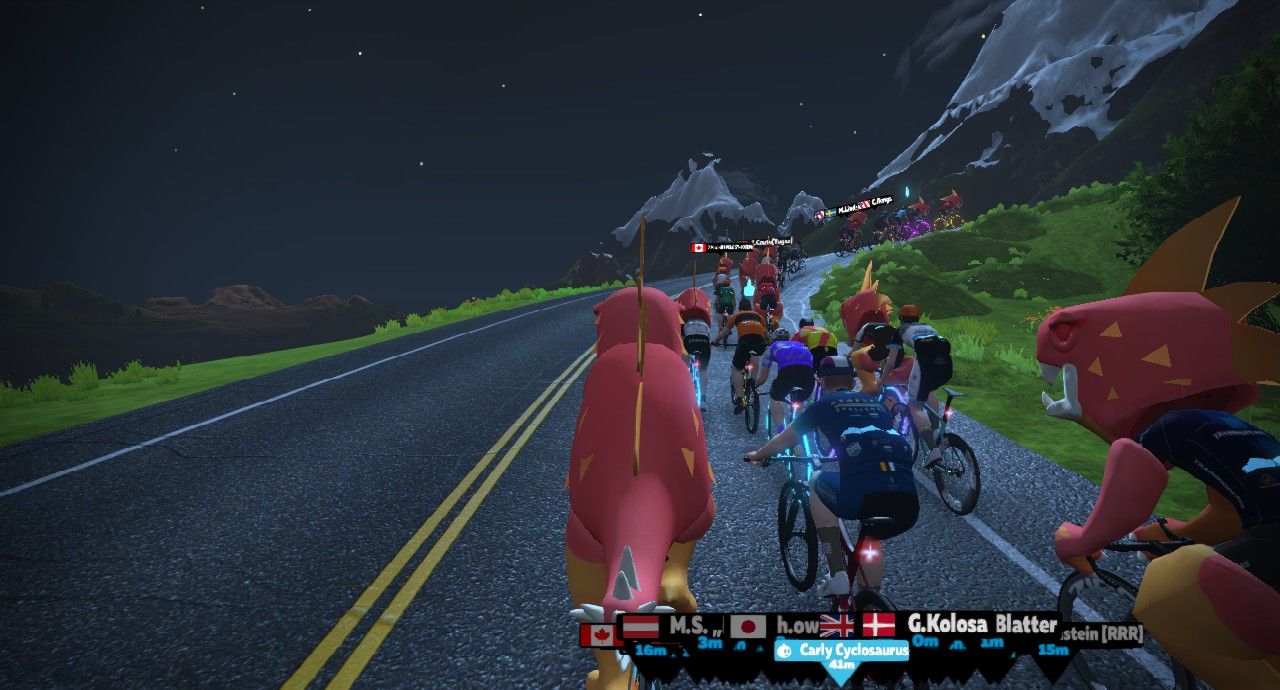Select the Carly Cyclosaurus rider name tag
Image resolution: width=1280 pixels, height=690 pixels.
tap(842, 651)
